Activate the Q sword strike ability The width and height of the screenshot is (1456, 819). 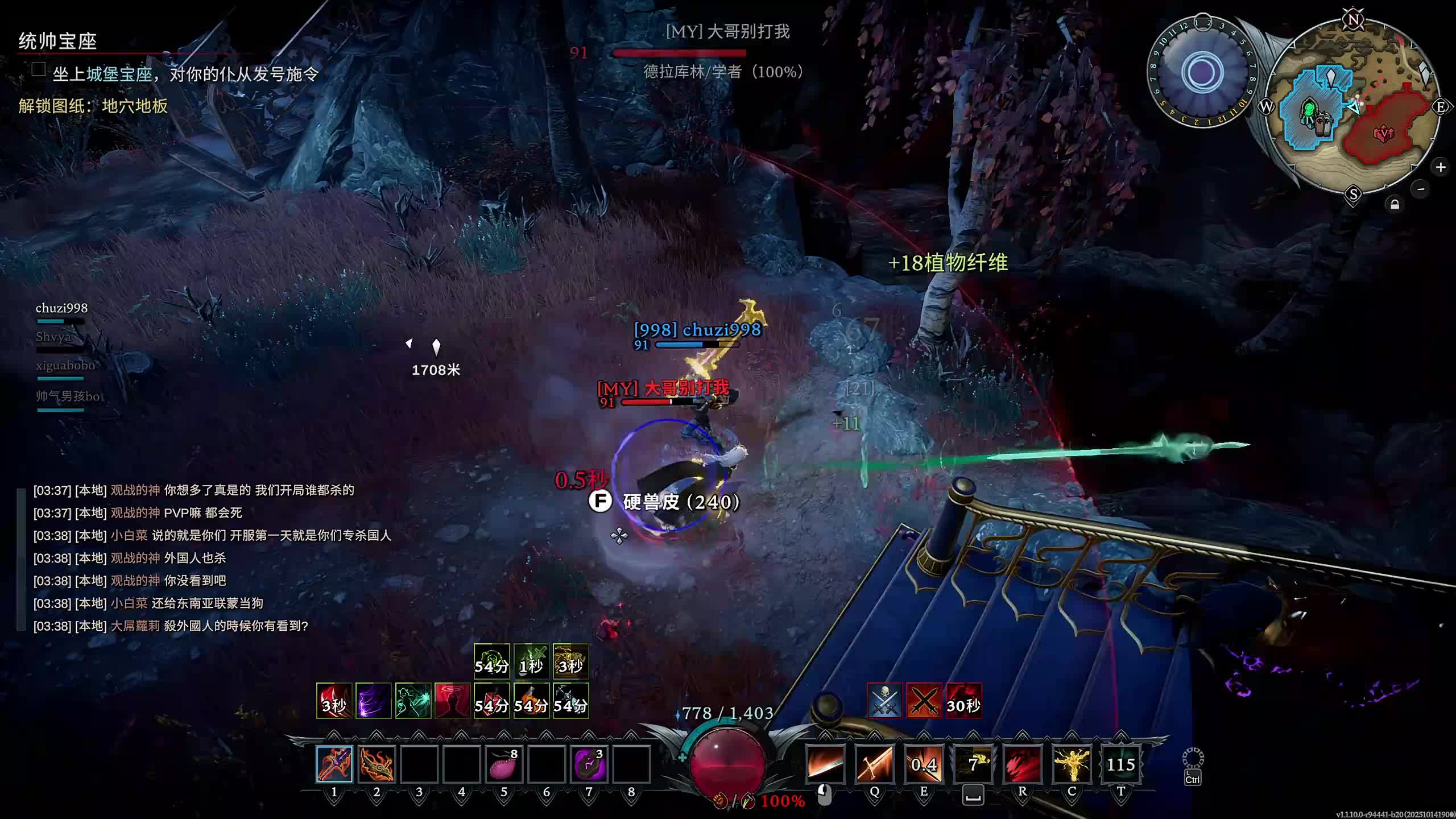tap(874, 764)
